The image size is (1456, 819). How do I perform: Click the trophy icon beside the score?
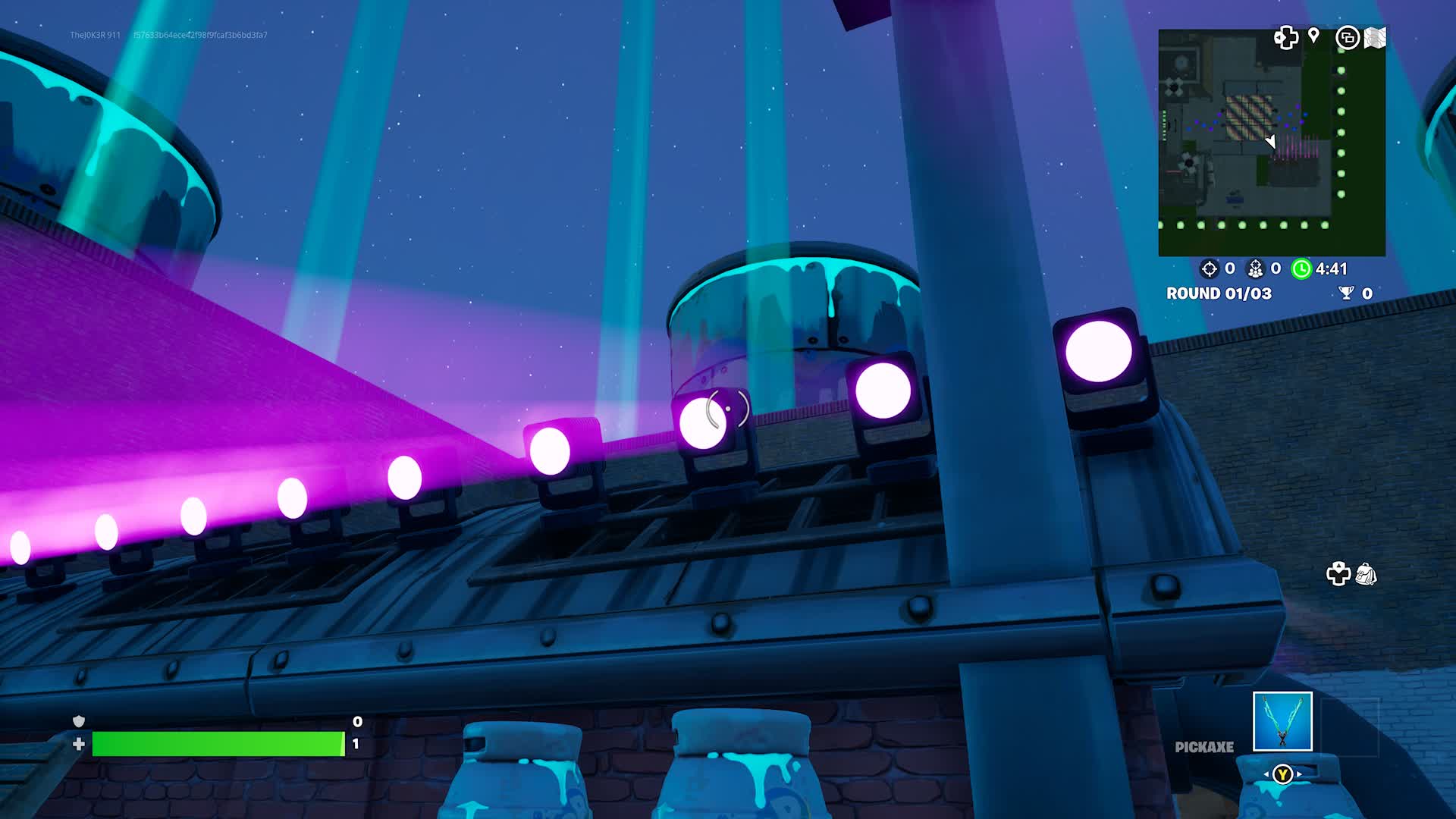pyautogui.click(x=1347, y=293)
